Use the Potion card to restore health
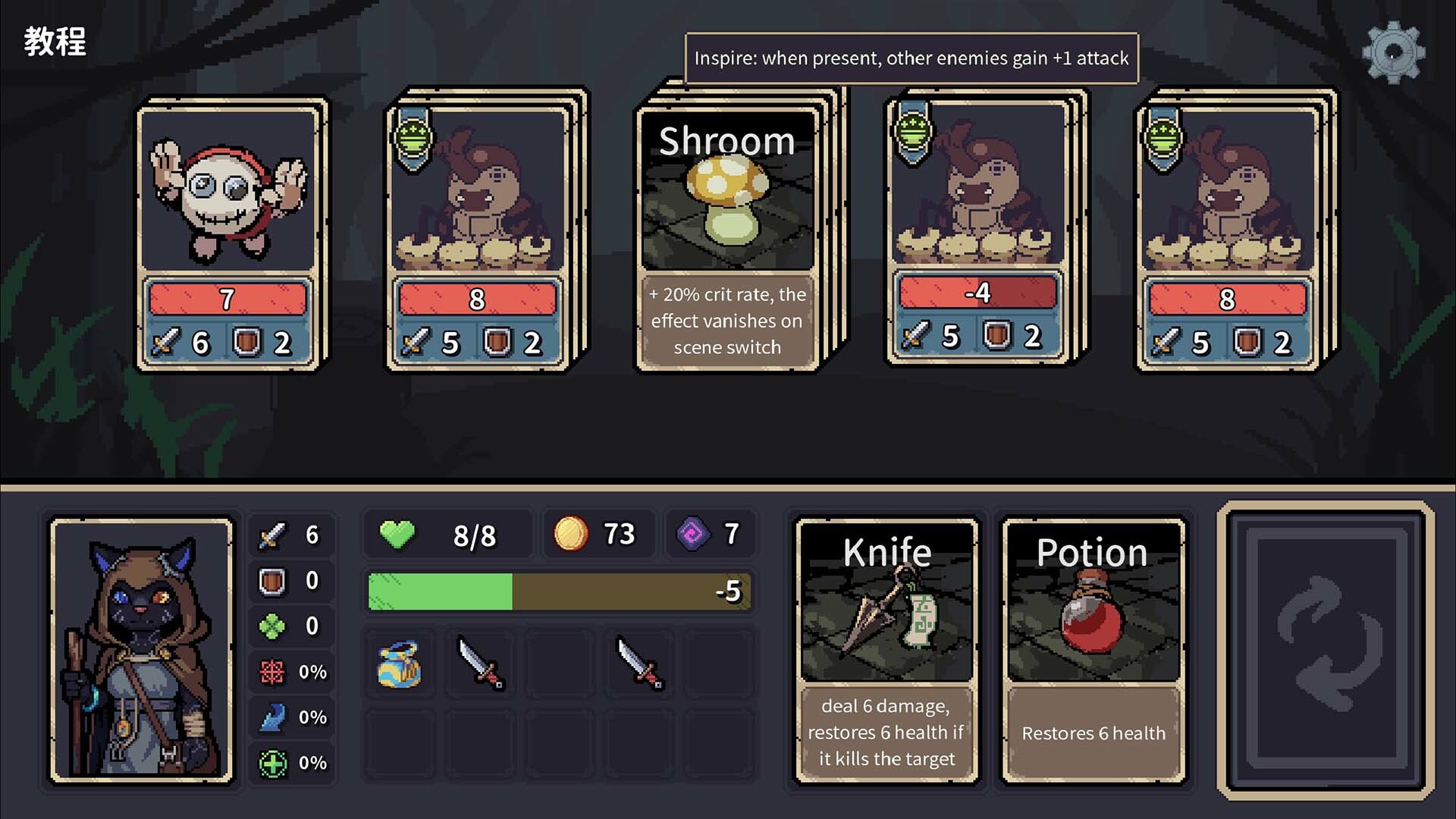This screenshot has height=819, width=1456. pyautogui.click(x=1094, y=648)
